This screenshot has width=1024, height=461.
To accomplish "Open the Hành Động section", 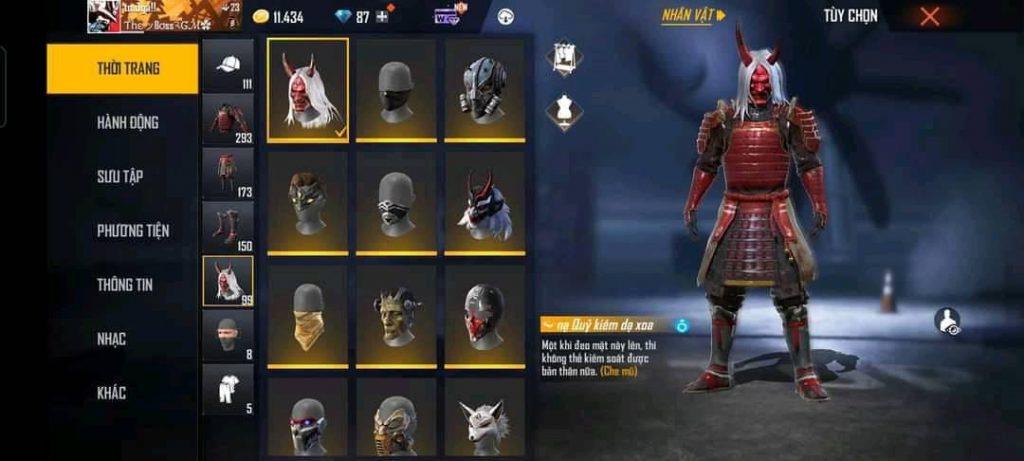I will click(x=127, y=123).
